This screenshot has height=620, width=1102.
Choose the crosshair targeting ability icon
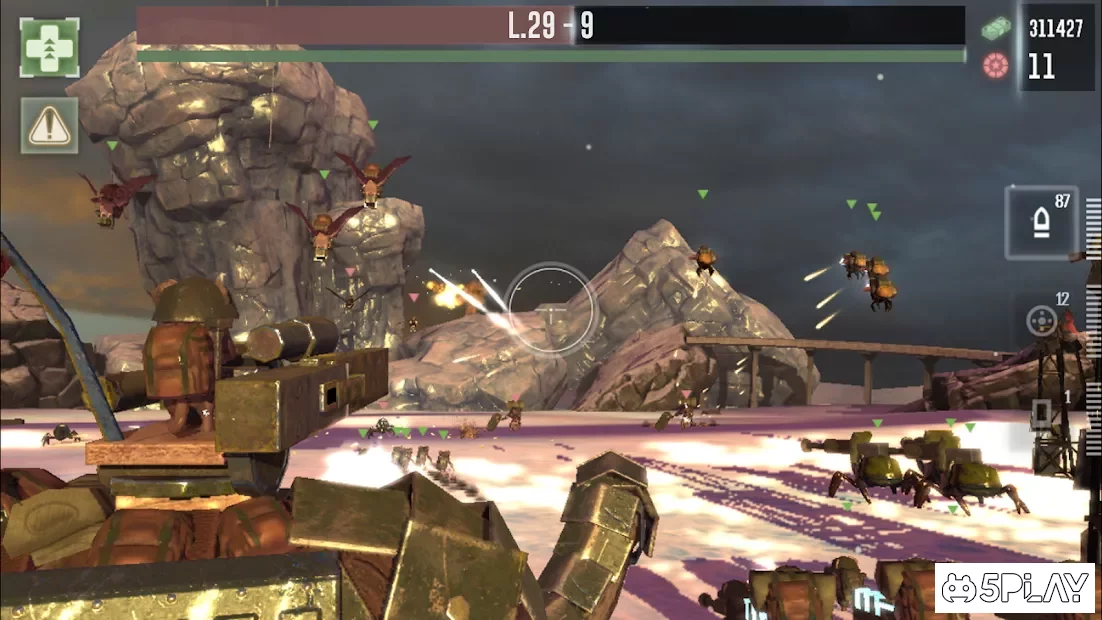coord(1043,320)
